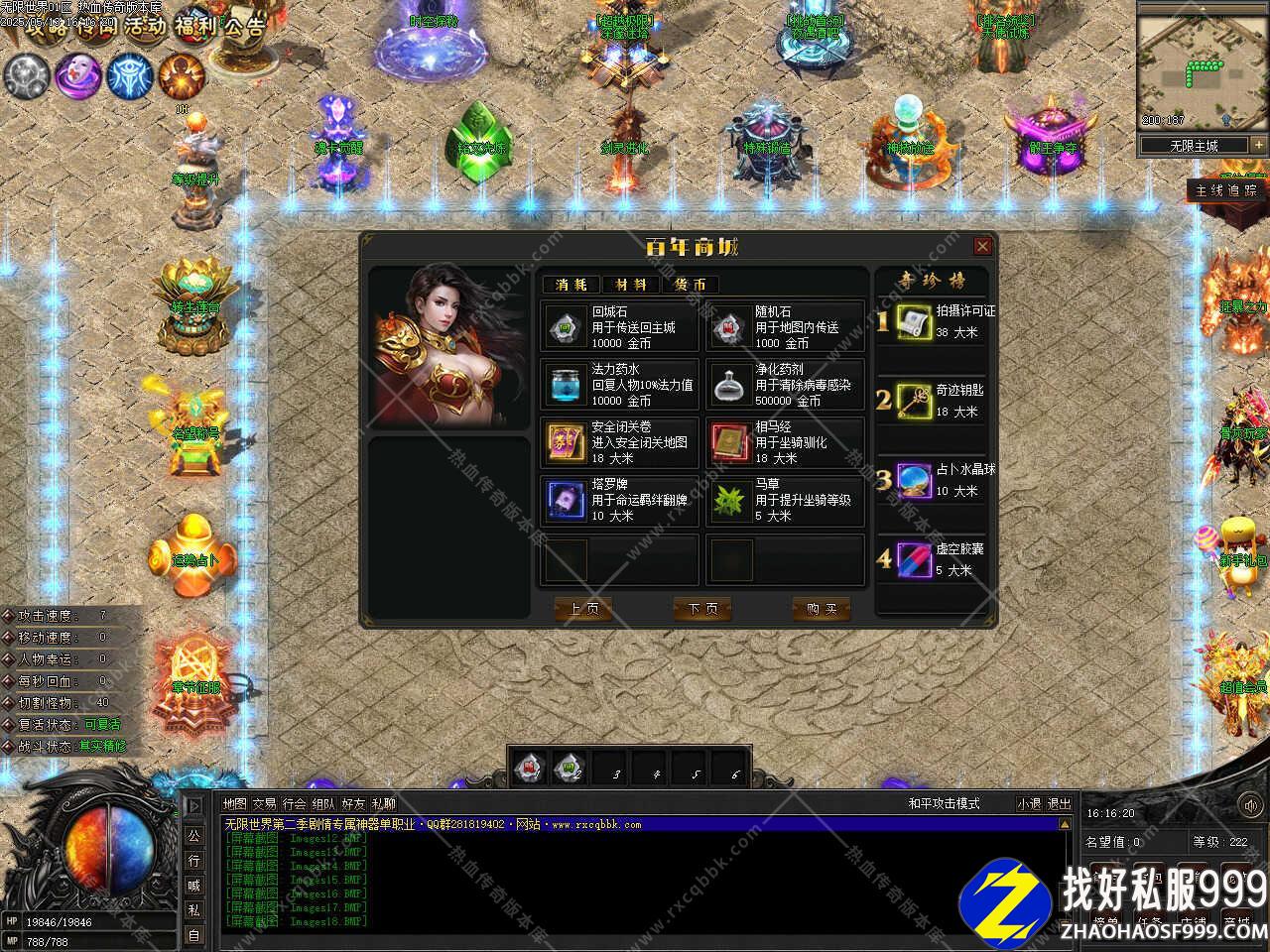Select the 相马经 book item
This screenshot has height=952, width=1270.
tap(785, 442)
